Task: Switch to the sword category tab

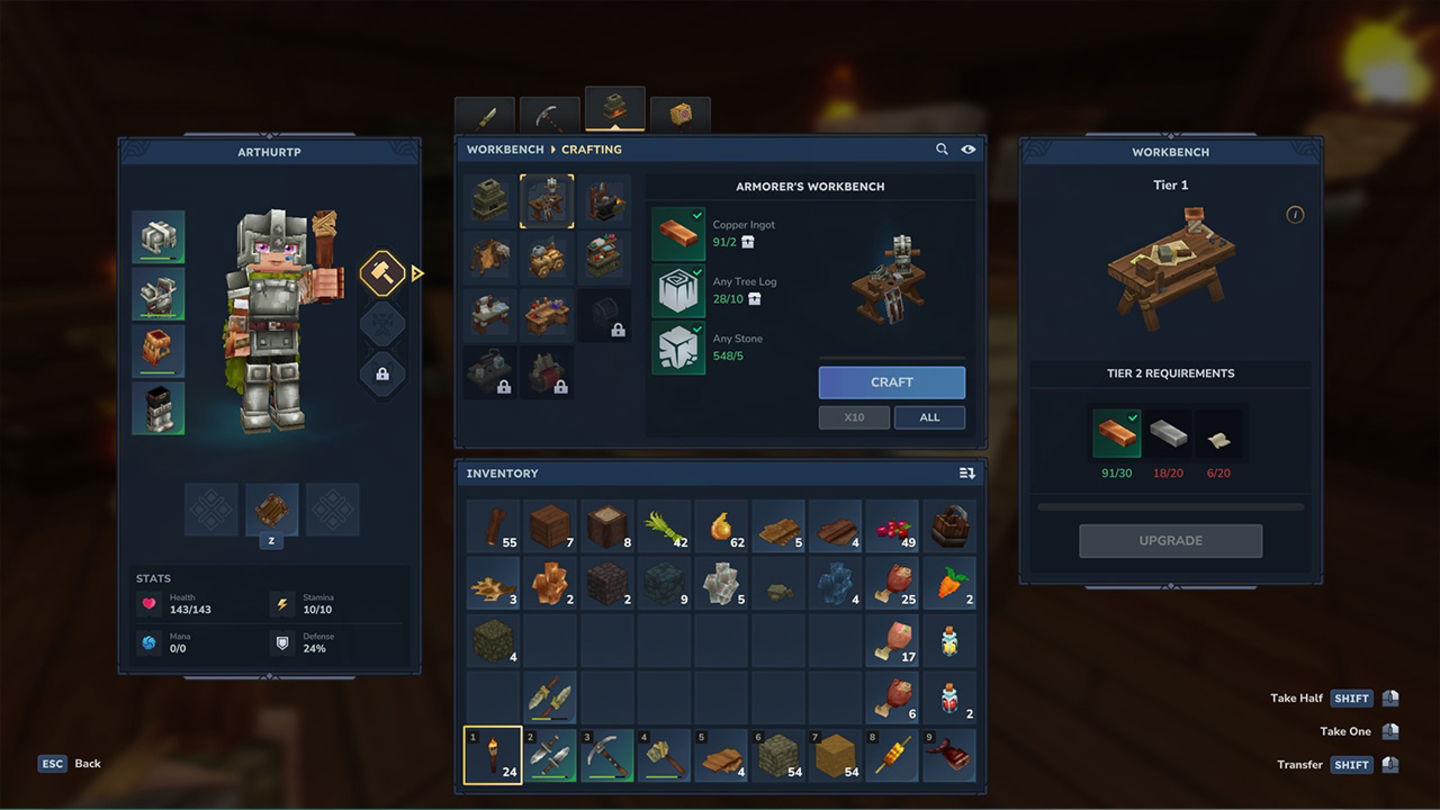Action: click(485, 117)
